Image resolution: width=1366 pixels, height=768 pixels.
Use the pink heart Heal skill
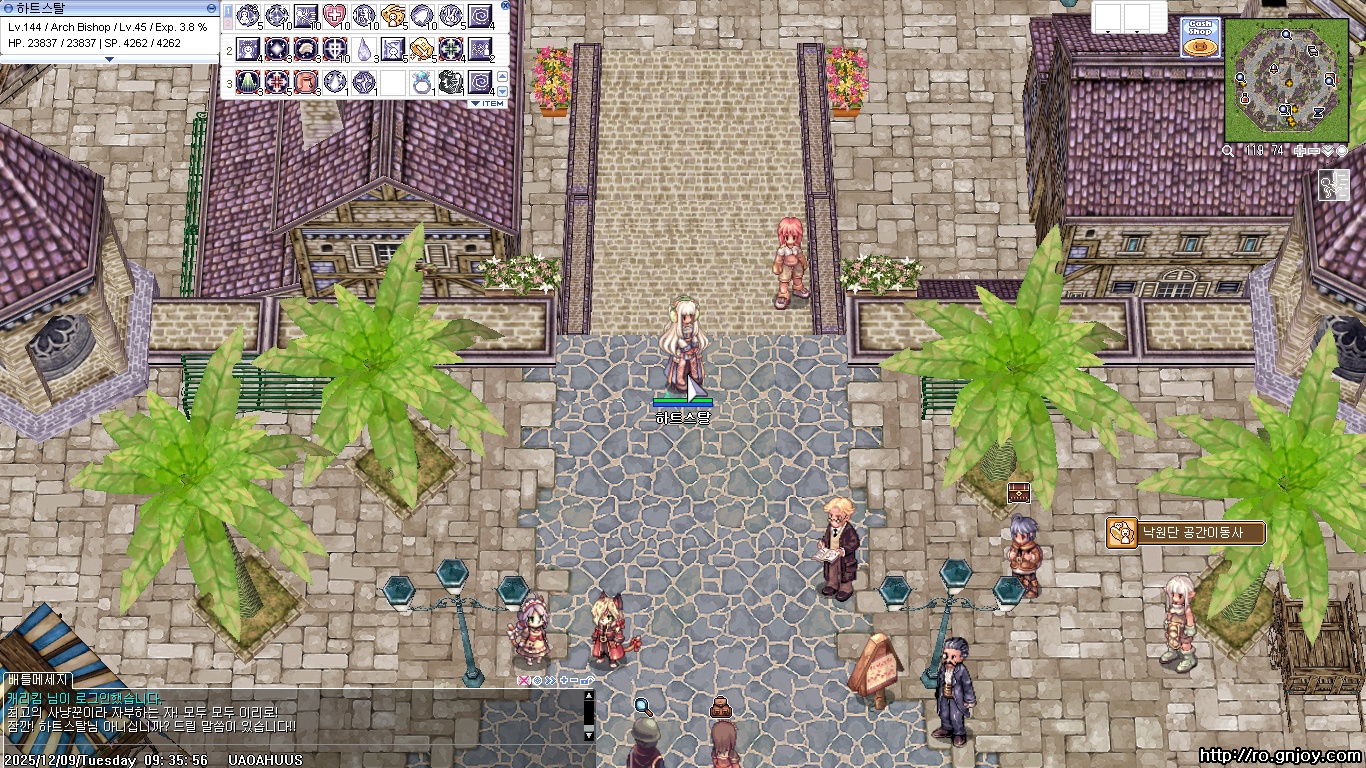coord(334,15)
